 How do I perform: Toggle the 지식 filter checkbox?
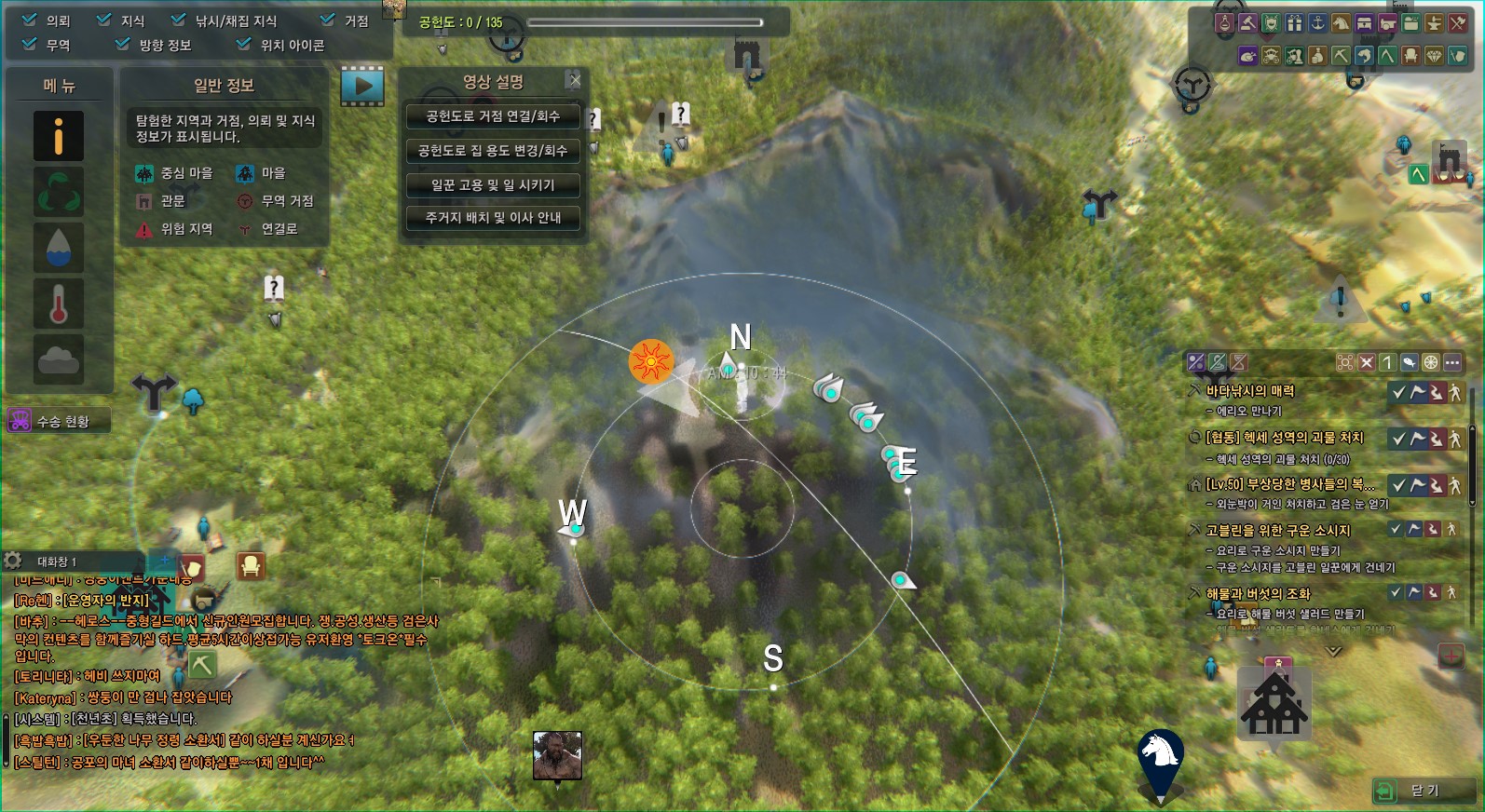[x=104, y=20]
